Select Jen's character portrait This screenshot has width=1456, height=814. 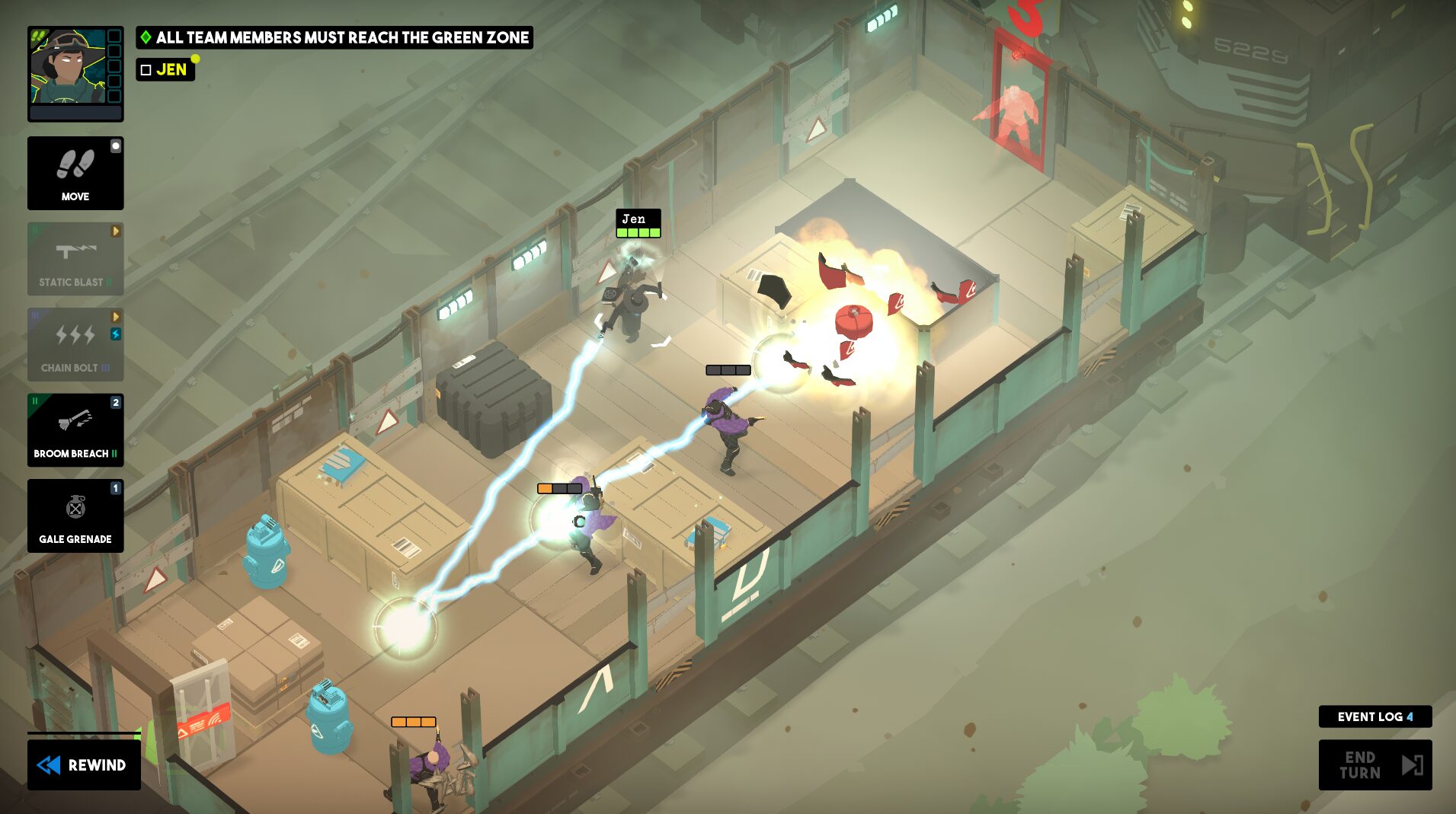pyautogui.click(x=68, y=68)
